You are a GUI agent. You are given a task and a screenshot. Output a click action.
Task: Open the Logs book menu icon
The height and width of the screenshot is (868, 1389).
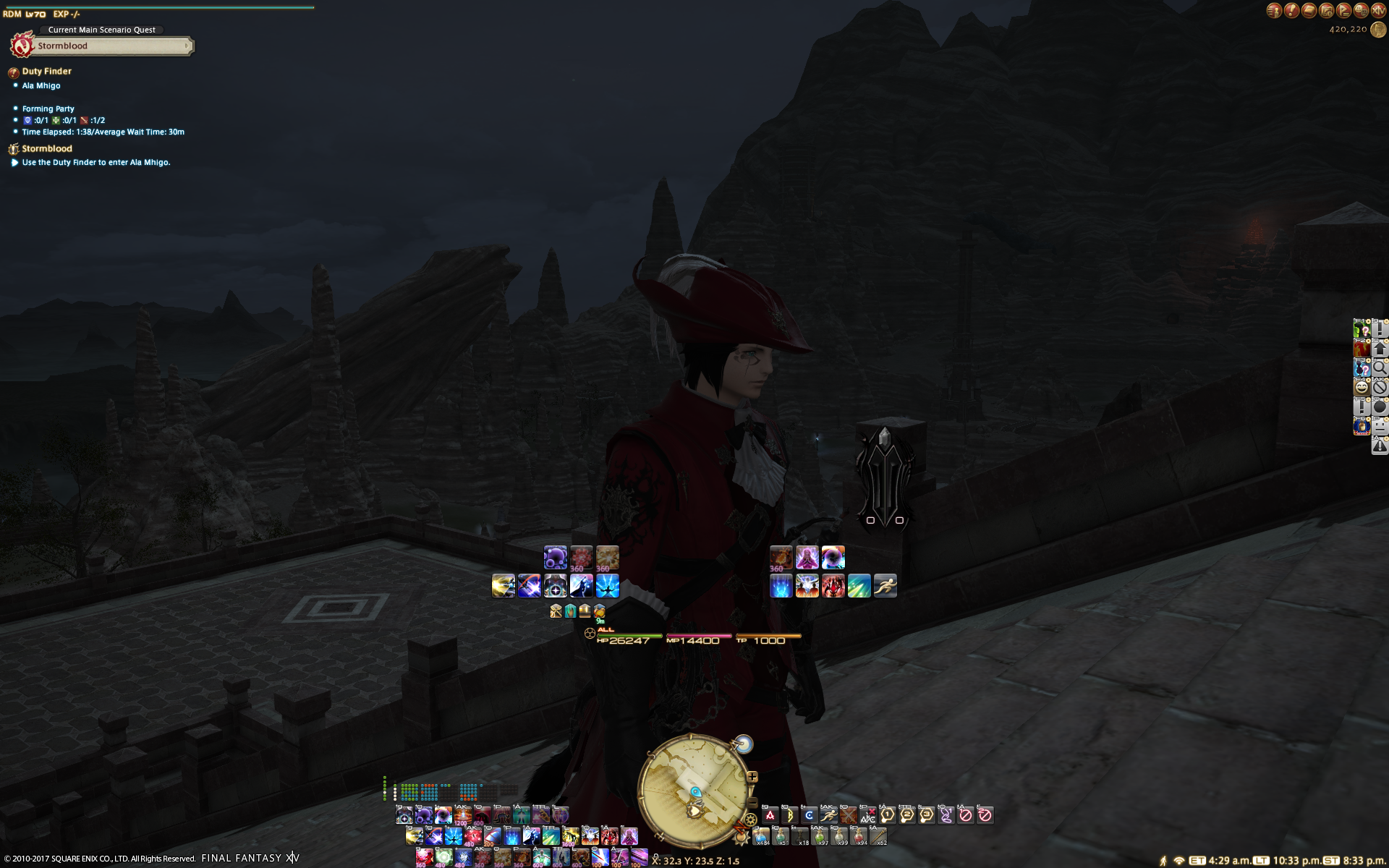coord(1309,10)
